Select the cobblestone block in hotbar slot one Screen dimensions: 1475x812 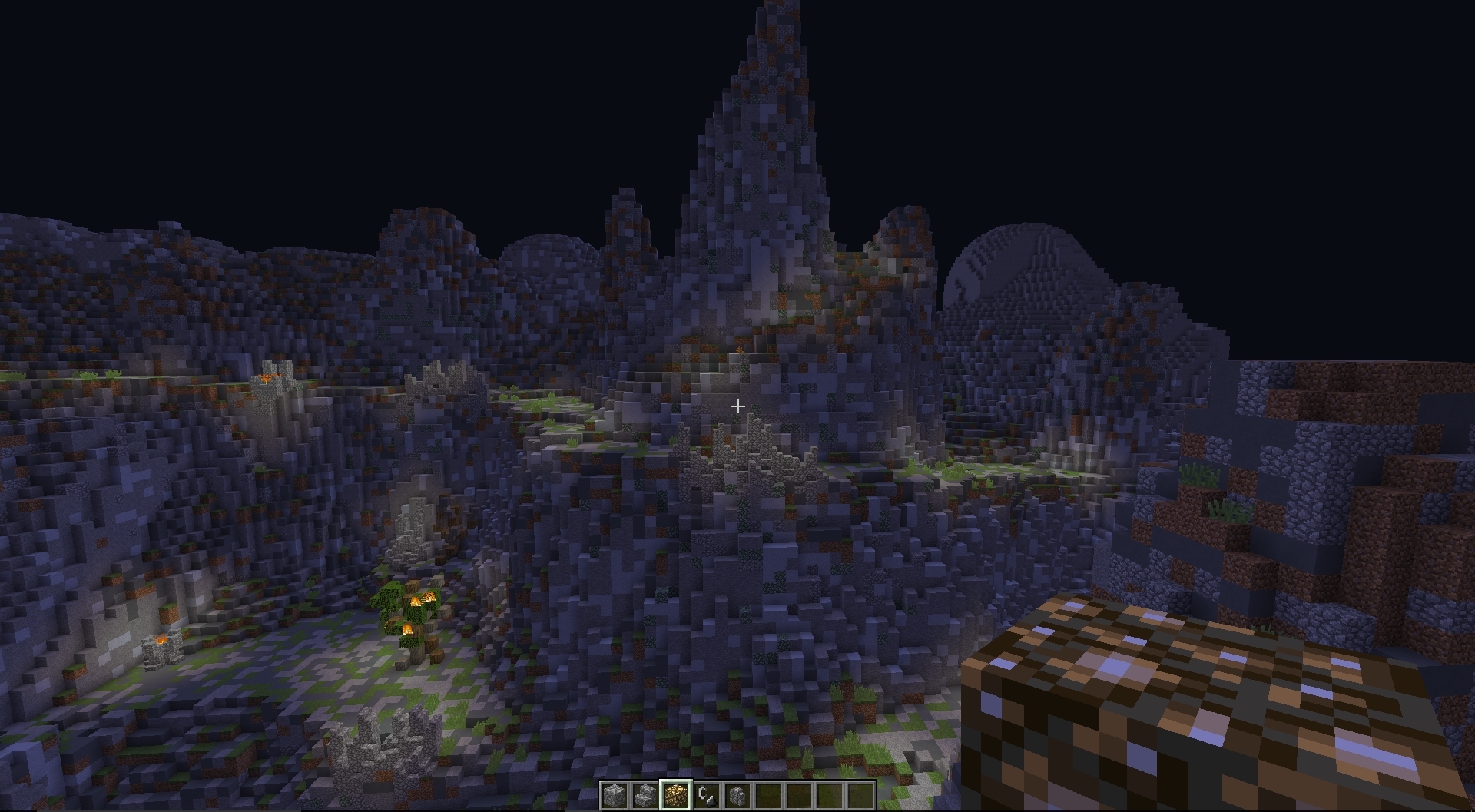click(x=615, y=795)
